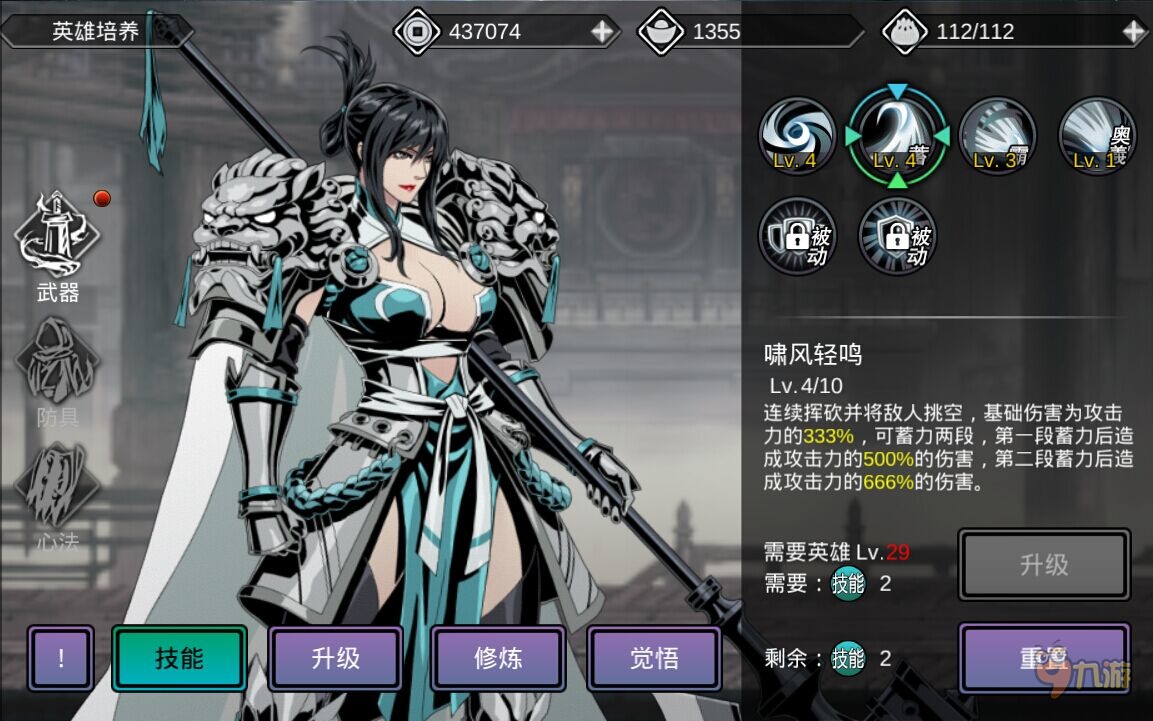Choose the Lv. 3 slash skill icon
Image resolution: width=1153 pixels, height=721 pixels.
997,136
